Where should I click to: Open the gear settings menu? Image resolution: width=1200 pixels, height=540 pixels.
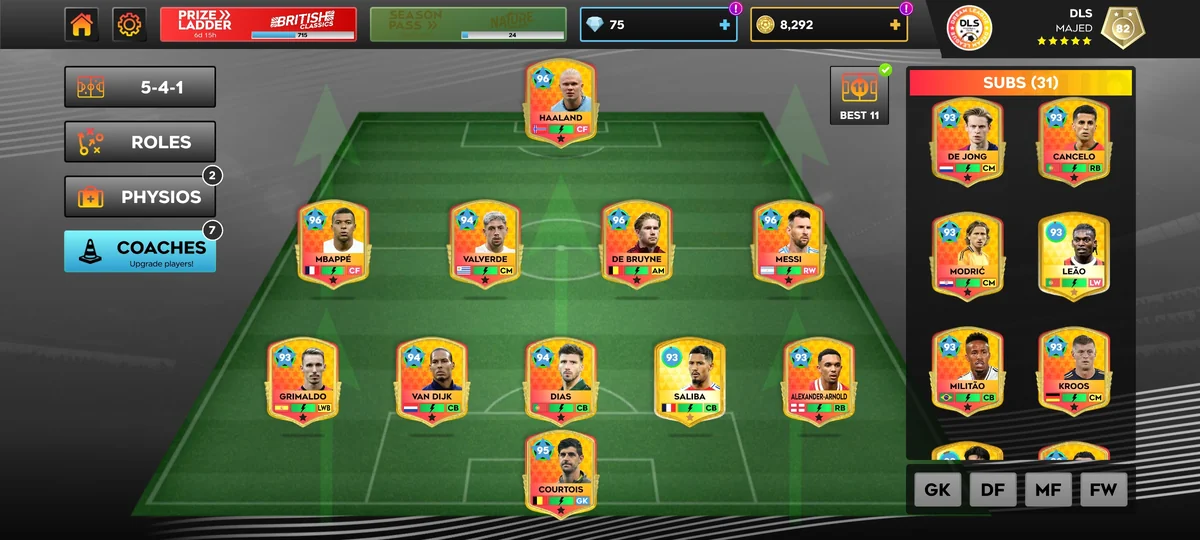click(x=129, y=25)
